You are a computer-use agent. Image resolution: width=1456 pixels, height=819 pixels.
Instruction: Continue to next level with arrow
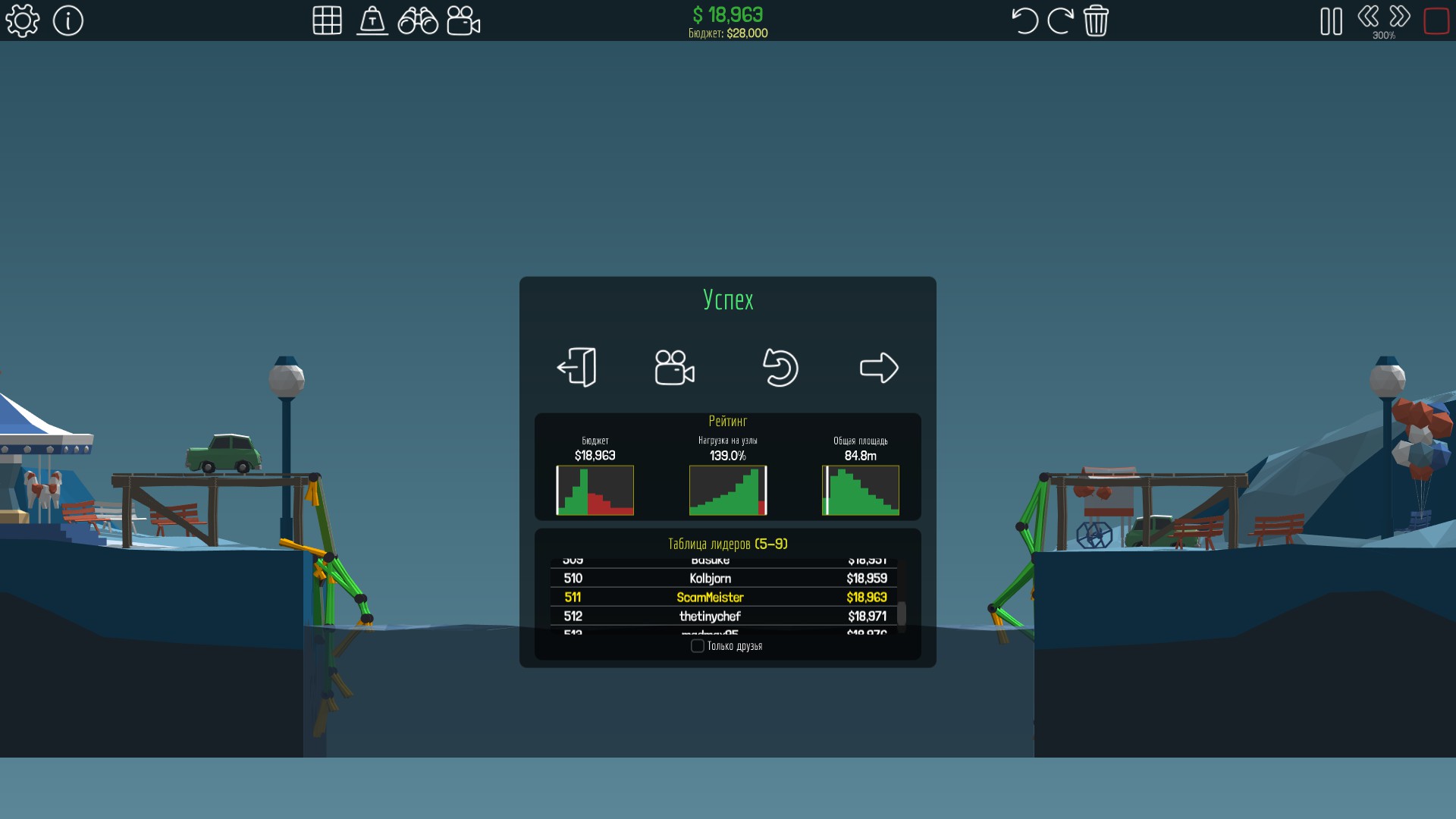(x=879, y=368)
